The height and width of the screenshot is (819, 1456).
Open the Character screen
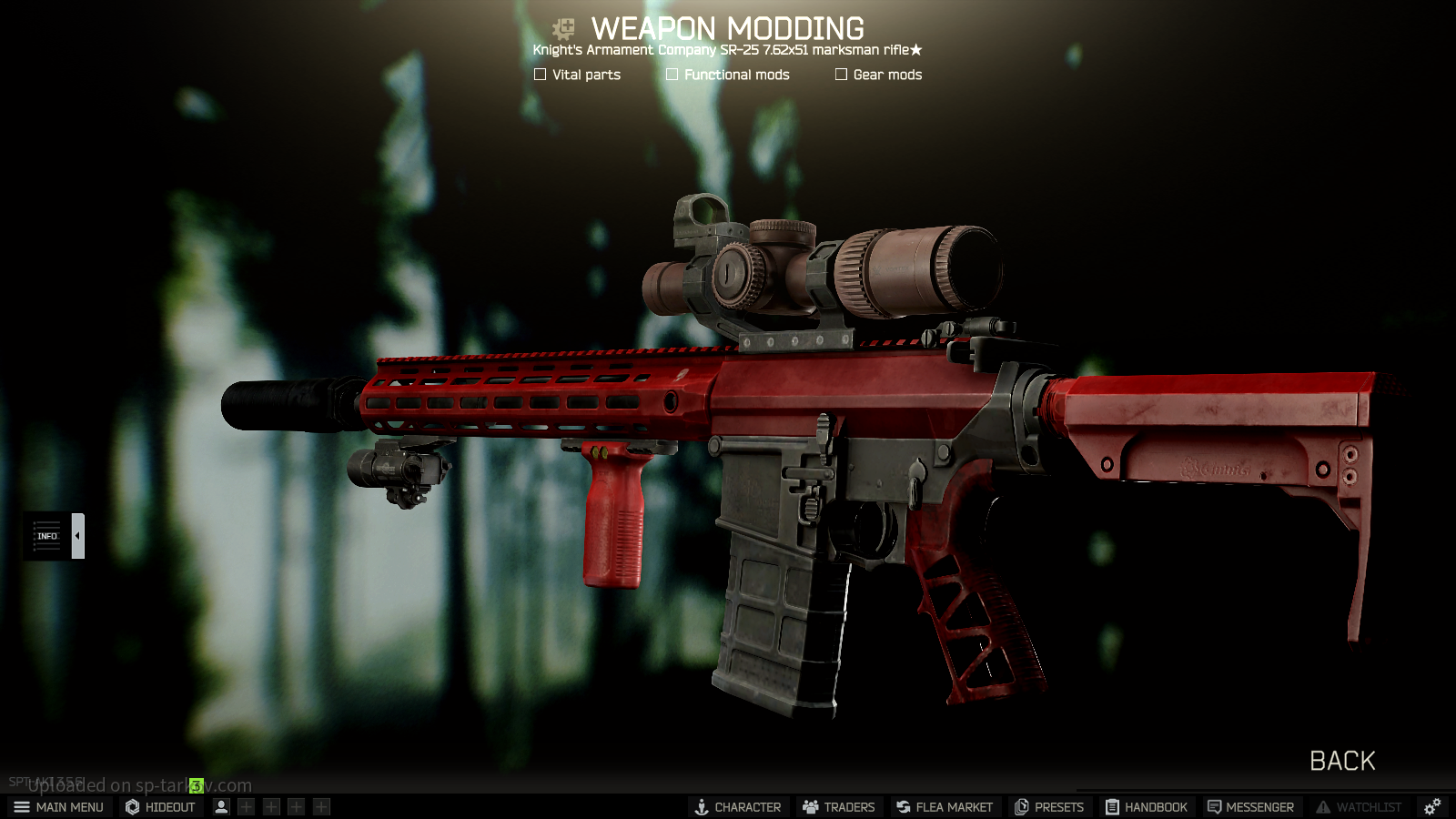pos(738,807)
